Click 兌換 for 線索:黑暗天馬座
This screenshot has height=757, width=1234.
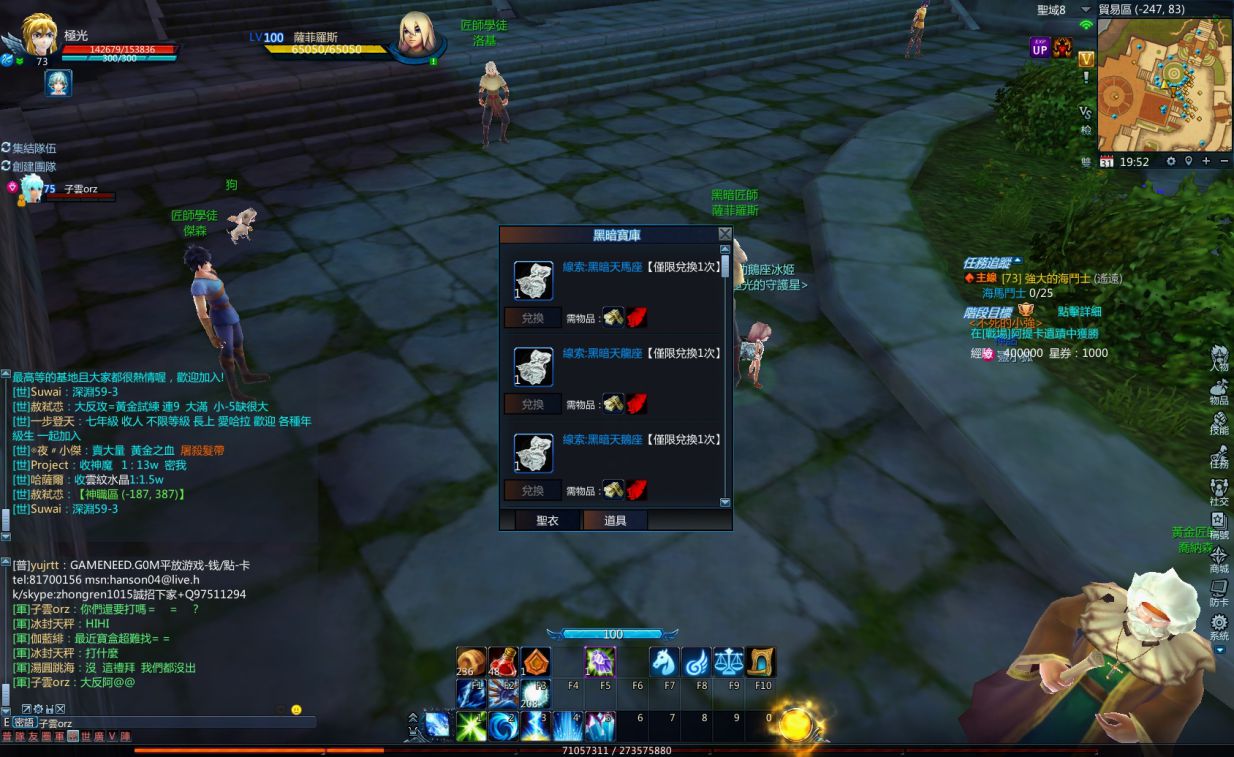[532, 318]
